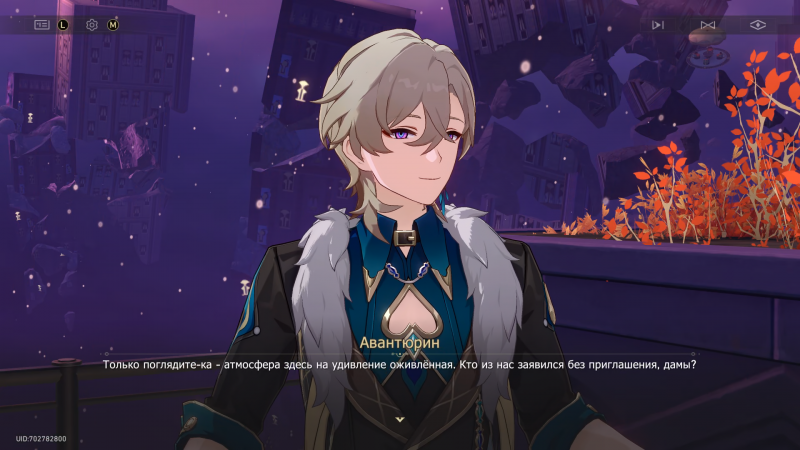Open the gear settings icon
The width and height of the screenshot is (800, 450).
(92, 24)
